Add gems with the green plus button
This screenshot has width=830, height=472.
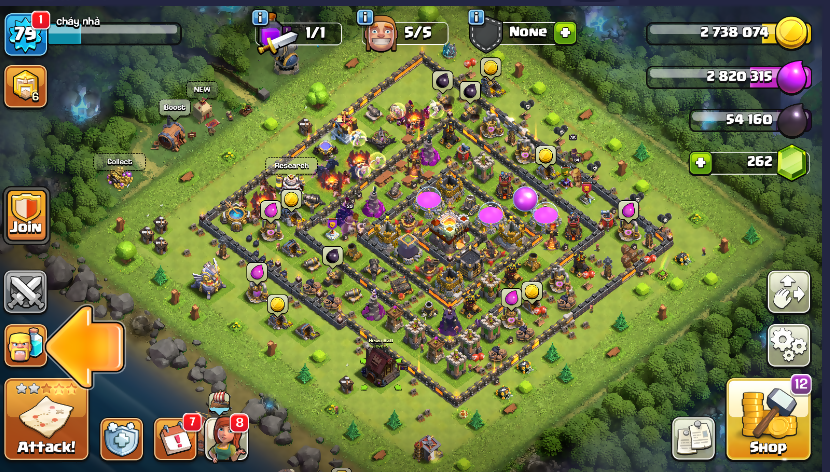[700, 162]
